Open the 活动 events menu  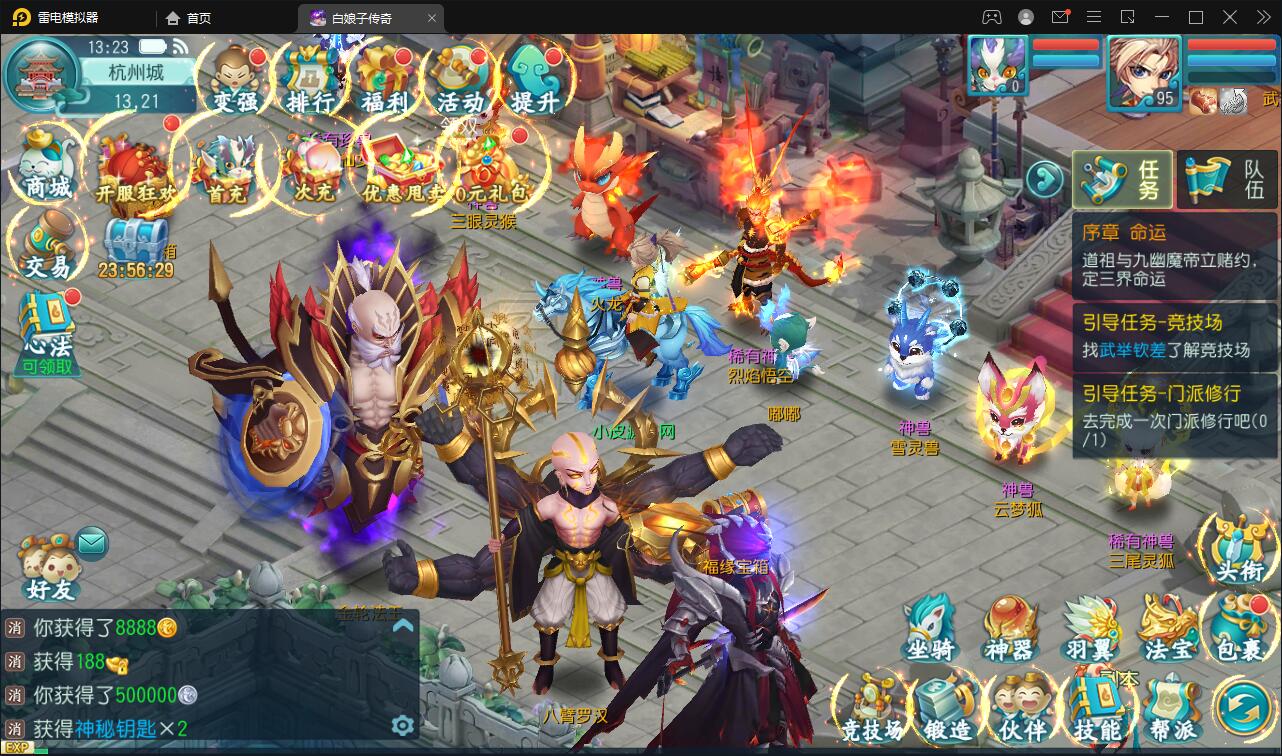pyautogui.click(x=460, y=79)
